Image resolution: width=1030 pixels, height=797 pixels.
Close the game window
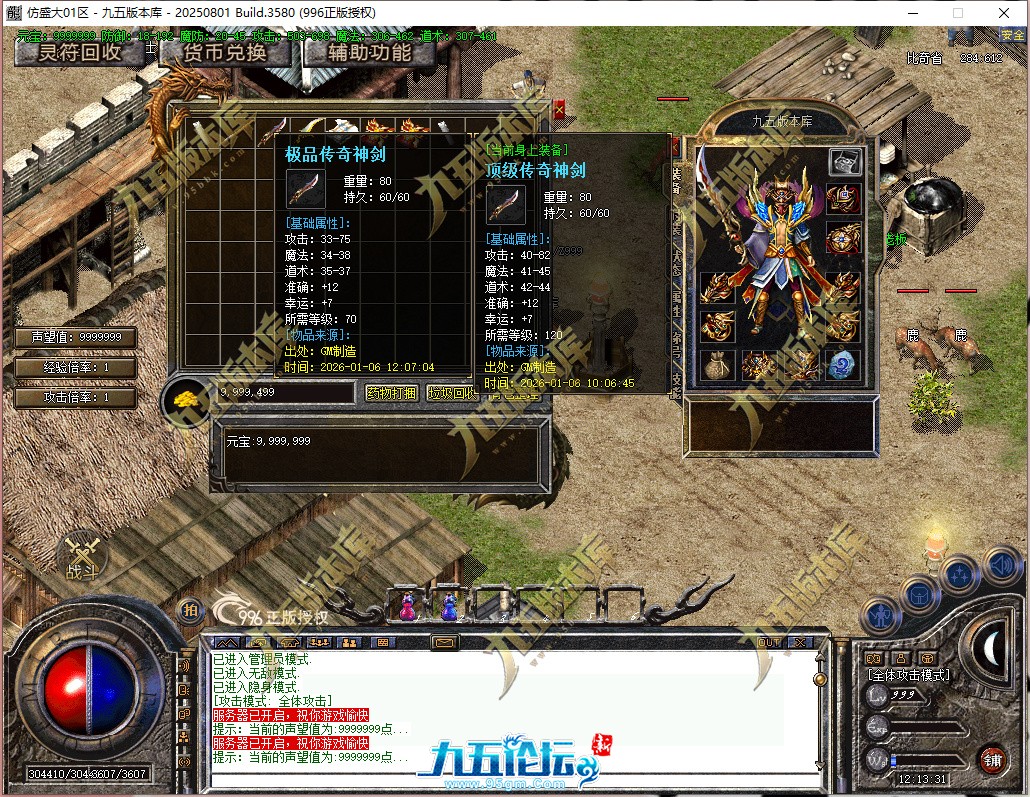(1002, 13)
